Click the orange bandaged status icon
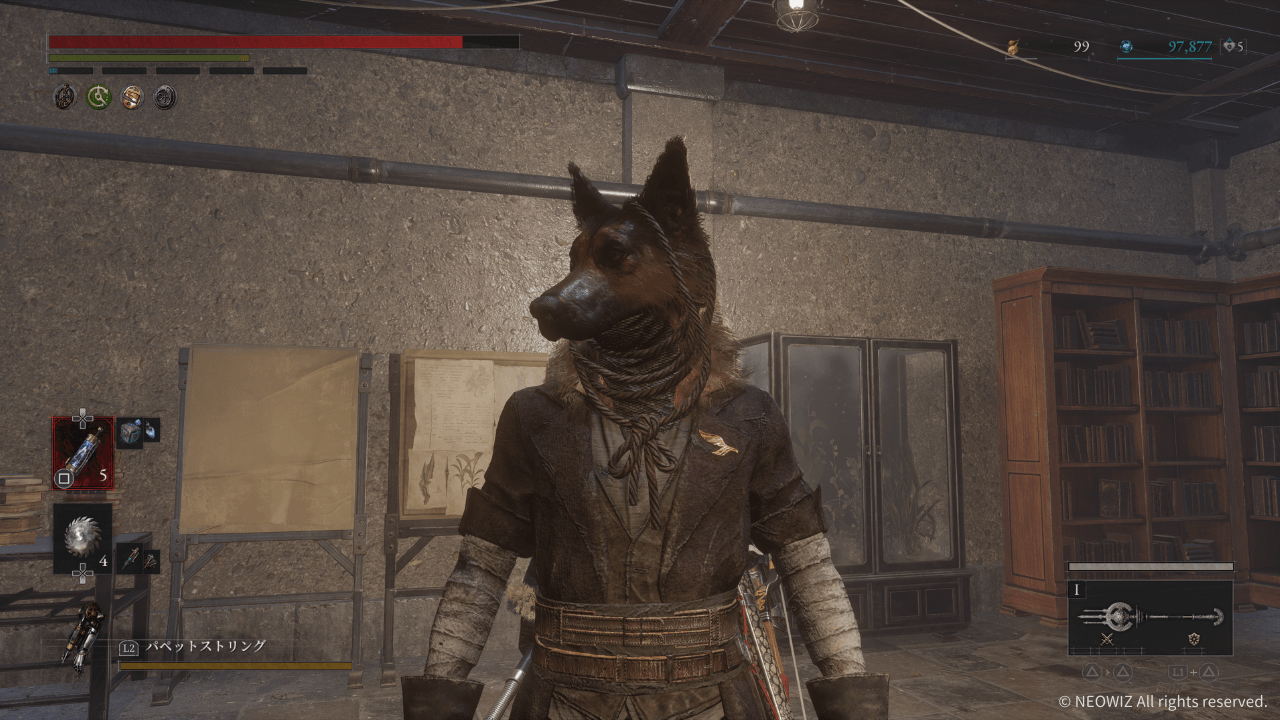Viewport: 1280px width, 720px height. tap(132, 97)
